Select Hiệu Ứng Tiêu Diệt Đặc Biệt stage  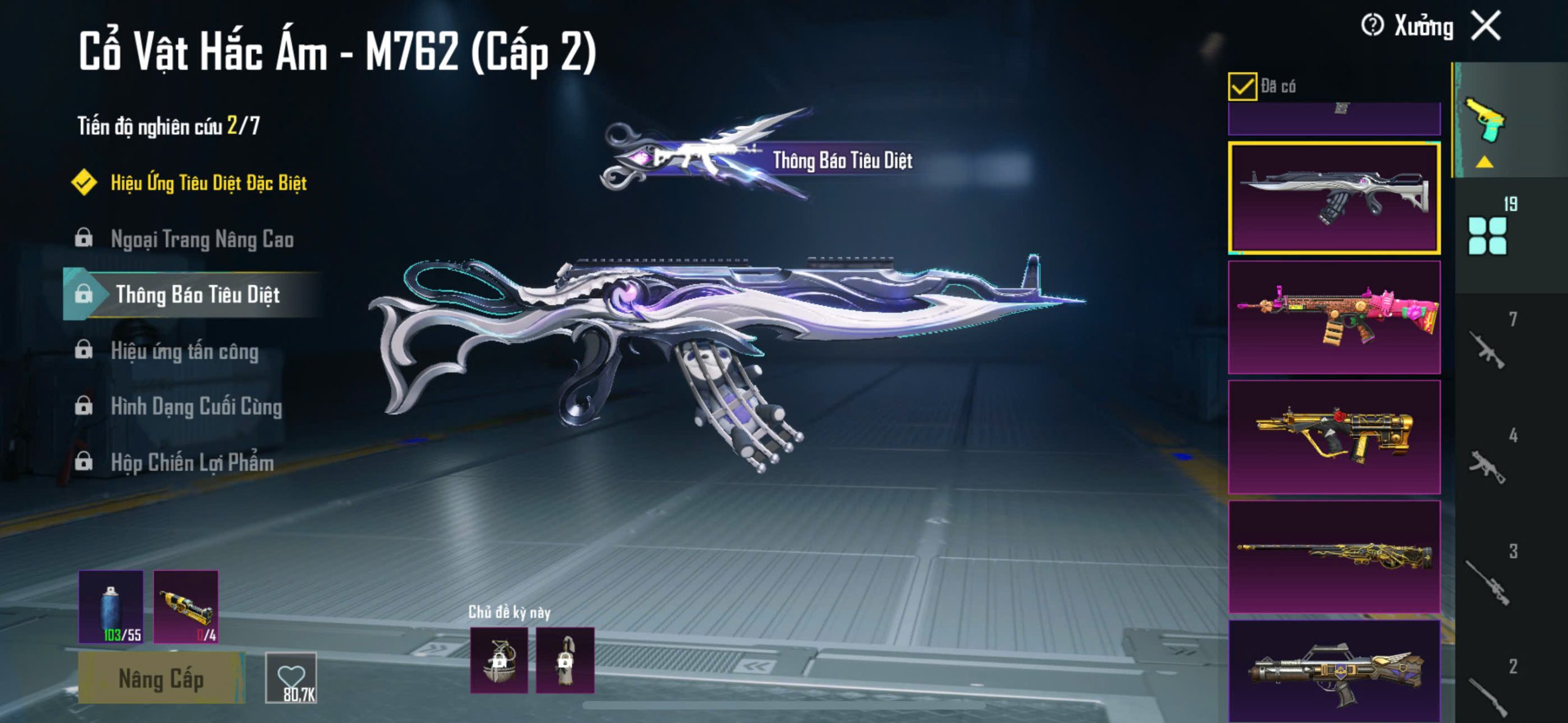[208, 182]
